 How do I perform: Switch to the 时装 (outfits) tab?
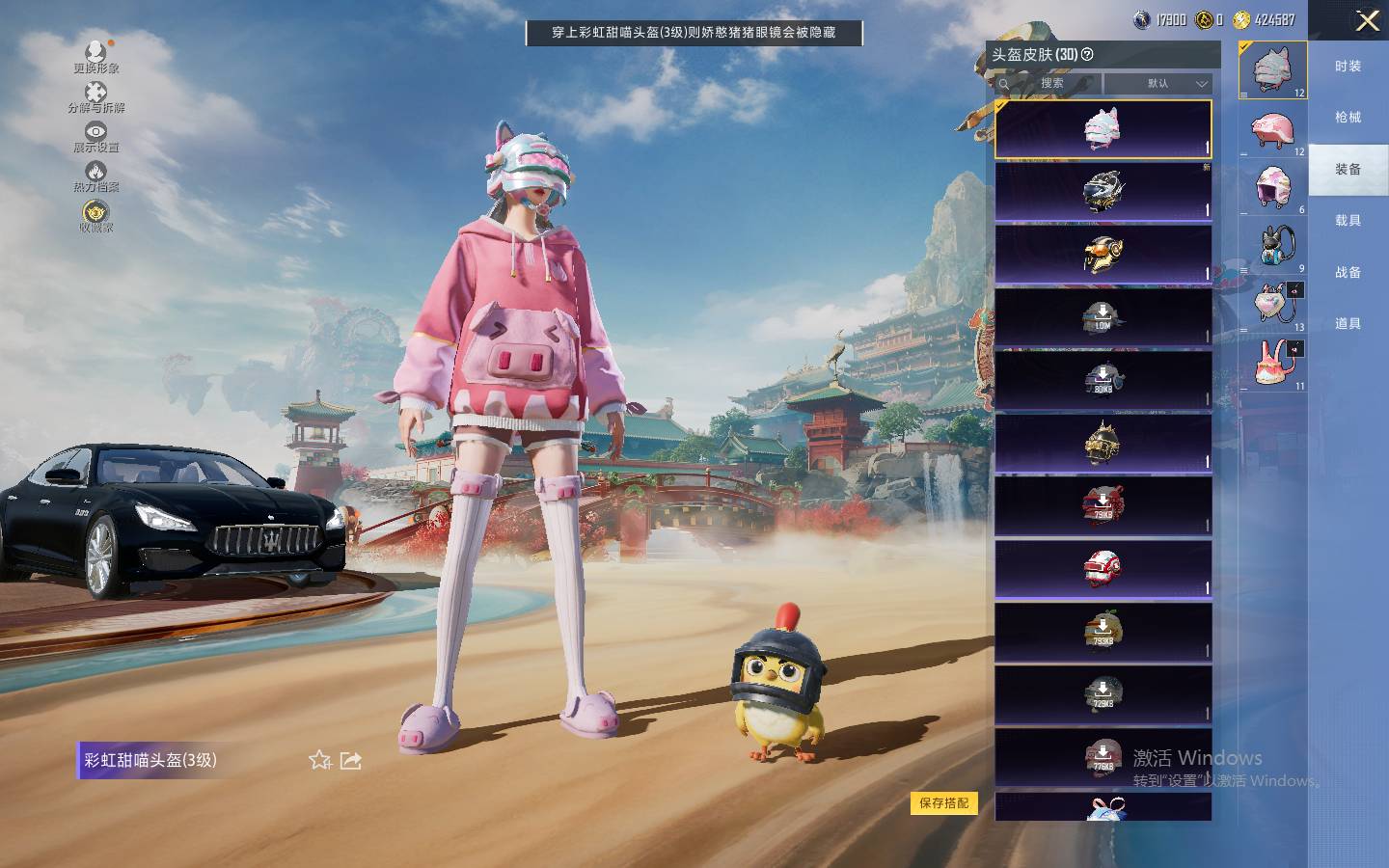tap(1348, 67)
